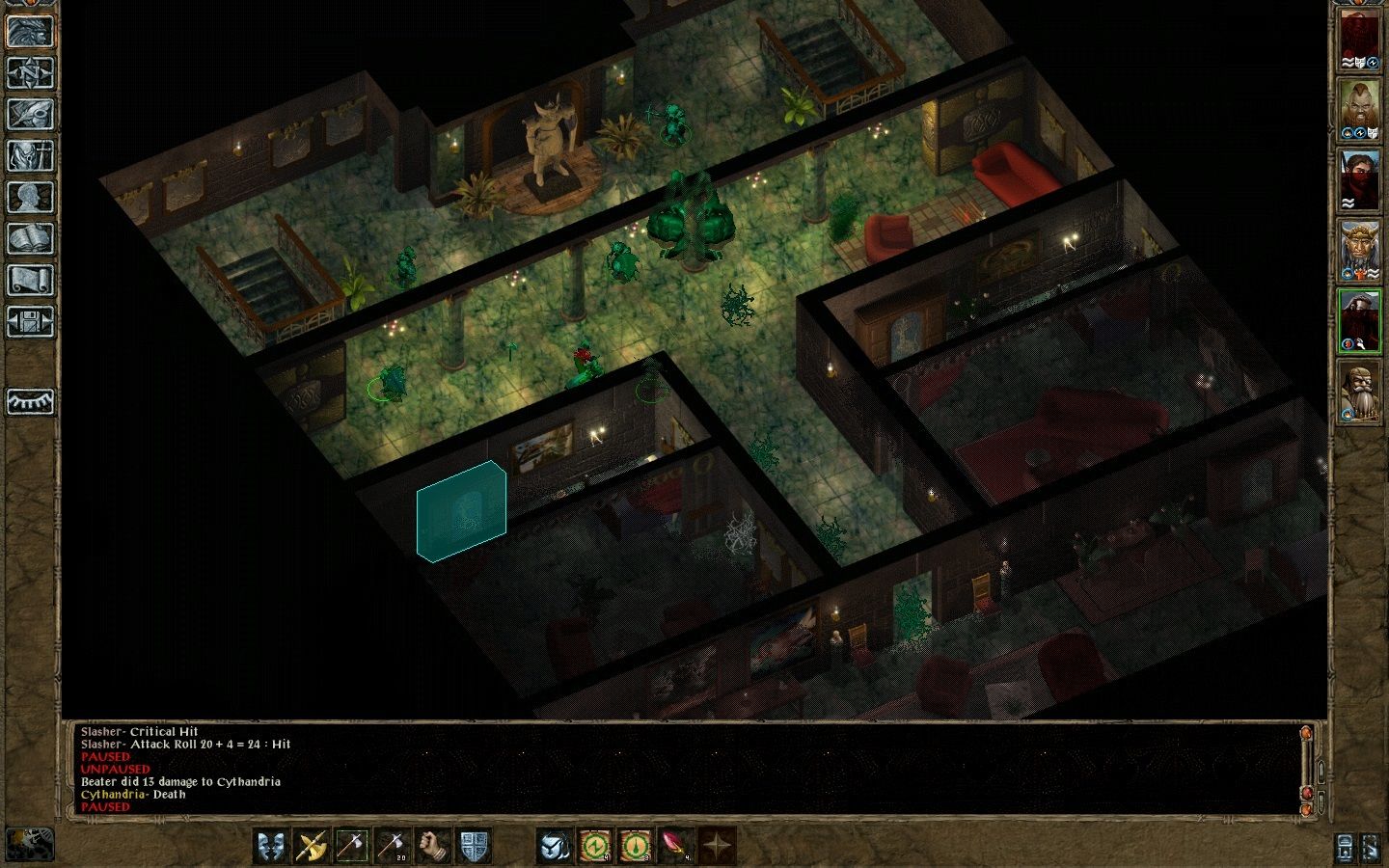Use the red feather quick item
The height and width of the screenshot is (868, 1389).
(x=676, y=846)
